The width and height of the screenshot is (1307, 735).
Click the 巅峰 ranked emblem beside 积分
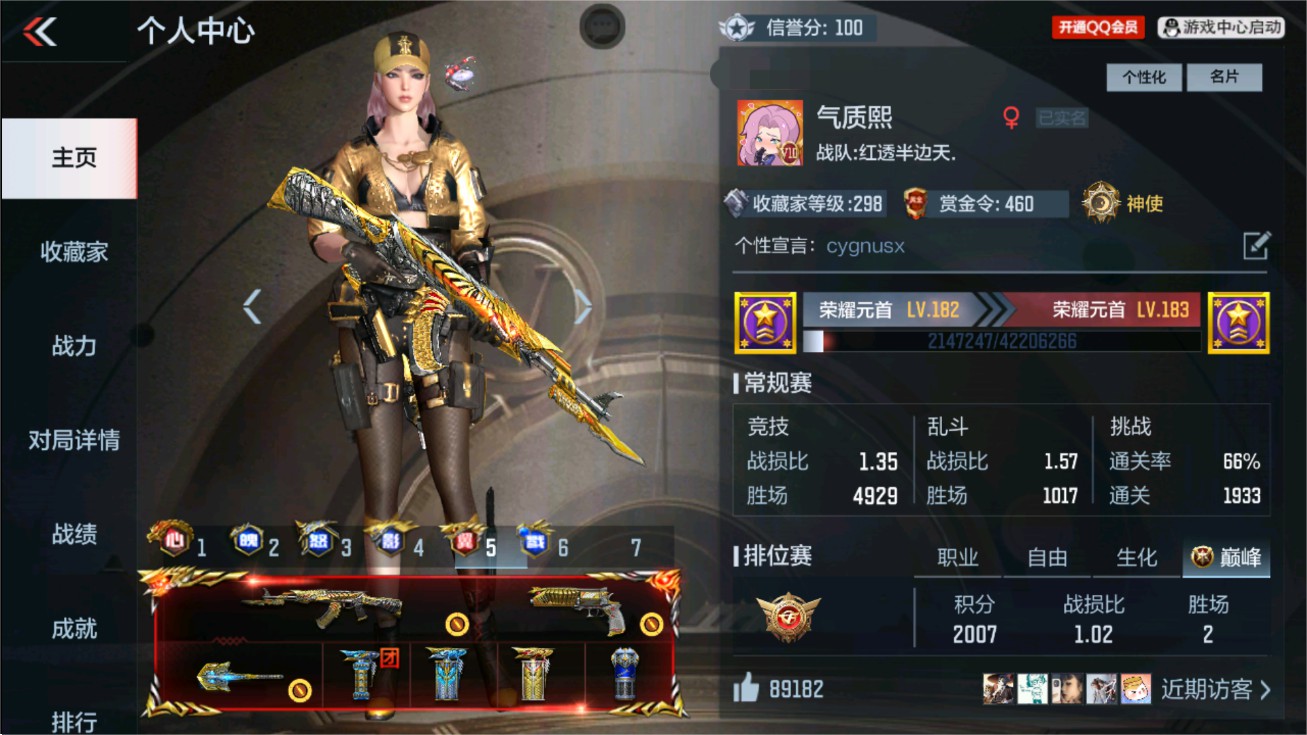tap(787, 615)
